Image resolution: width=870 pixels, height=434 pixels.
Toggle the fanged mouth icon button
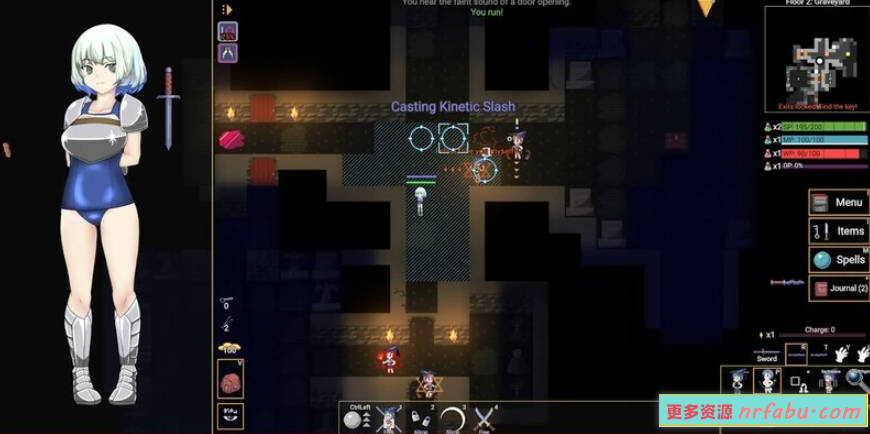(x=230, y=414)
